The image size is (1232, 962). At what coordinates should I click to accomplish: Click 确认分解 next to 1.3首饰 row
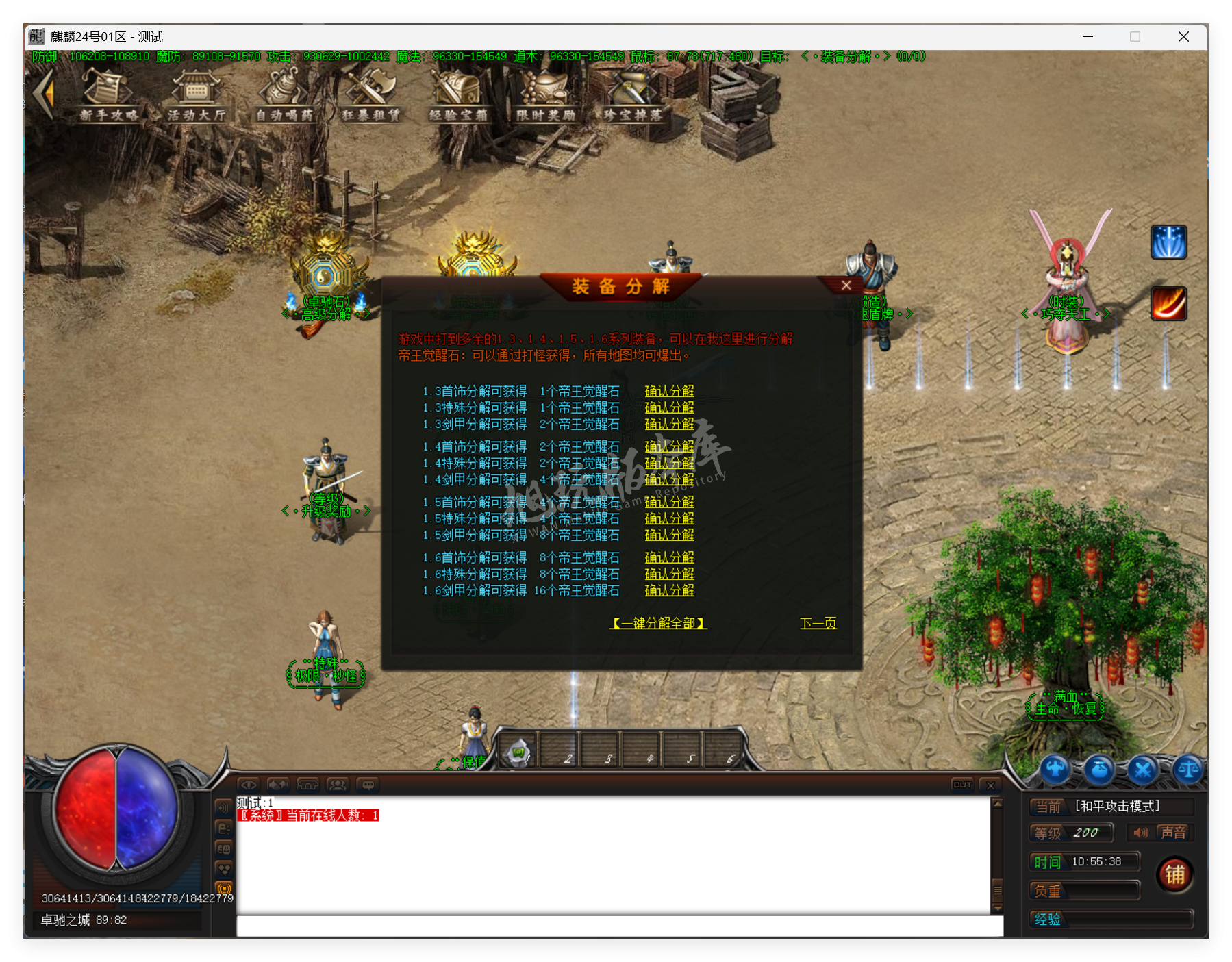click(x=668, y=391)
